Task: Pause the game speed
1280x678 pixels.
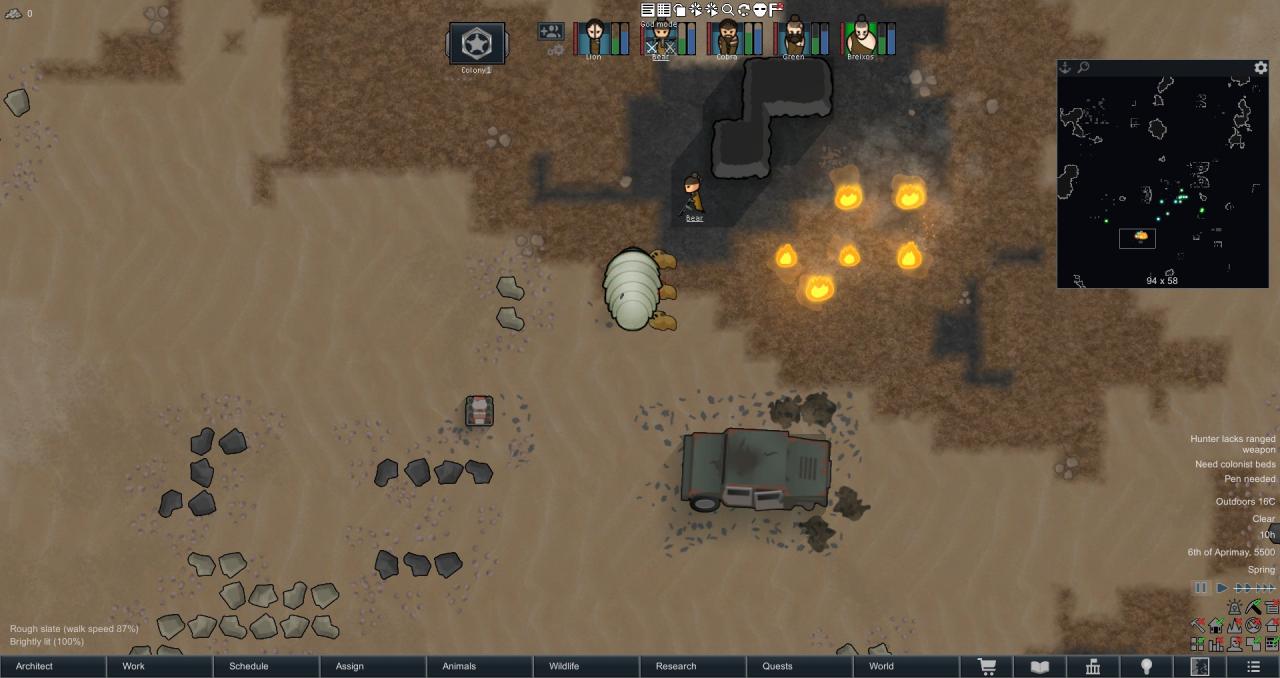Action: pos(1201,588)
